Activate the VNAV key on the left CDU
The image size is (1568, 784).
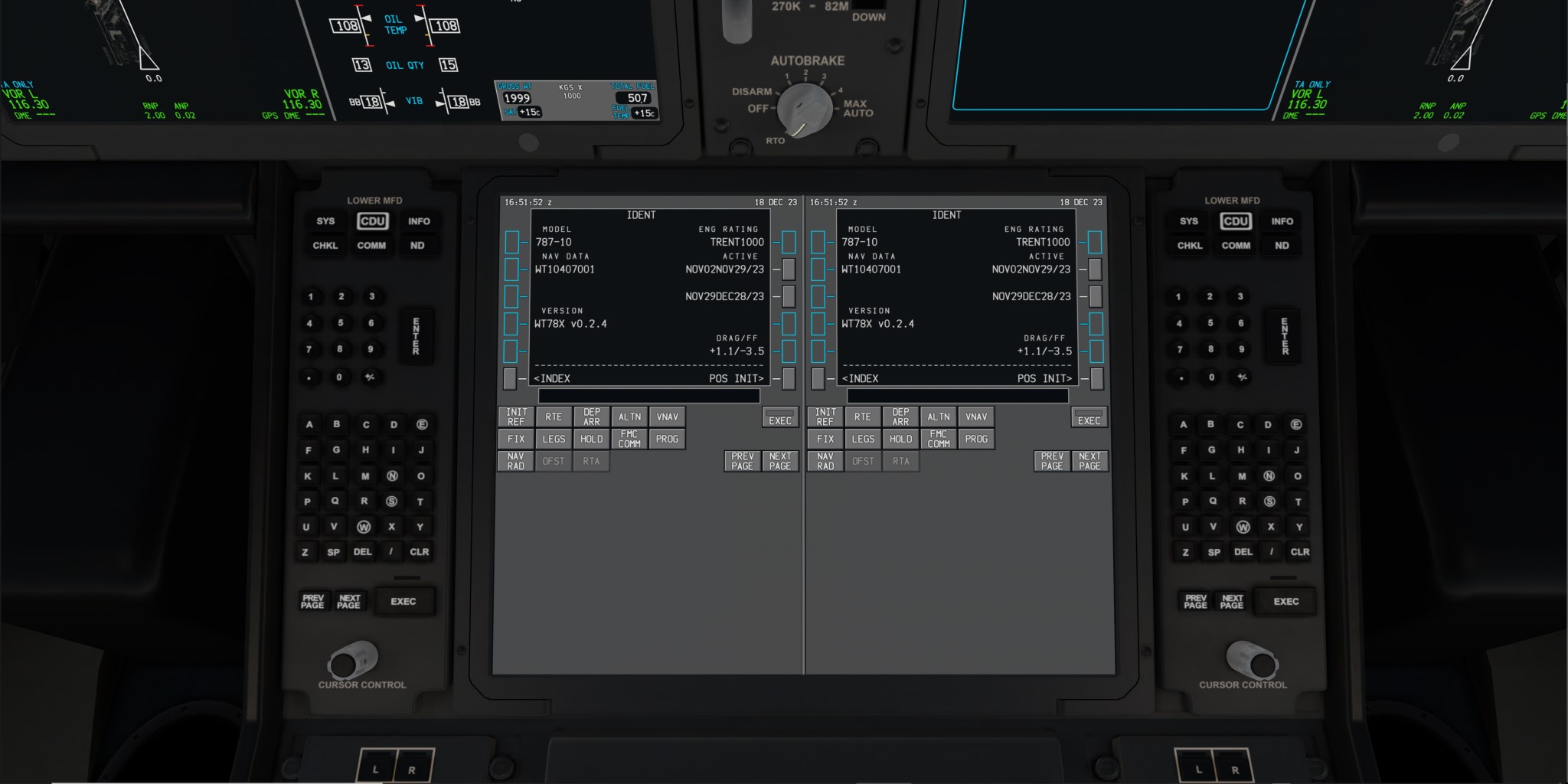[x=667, y=416]
